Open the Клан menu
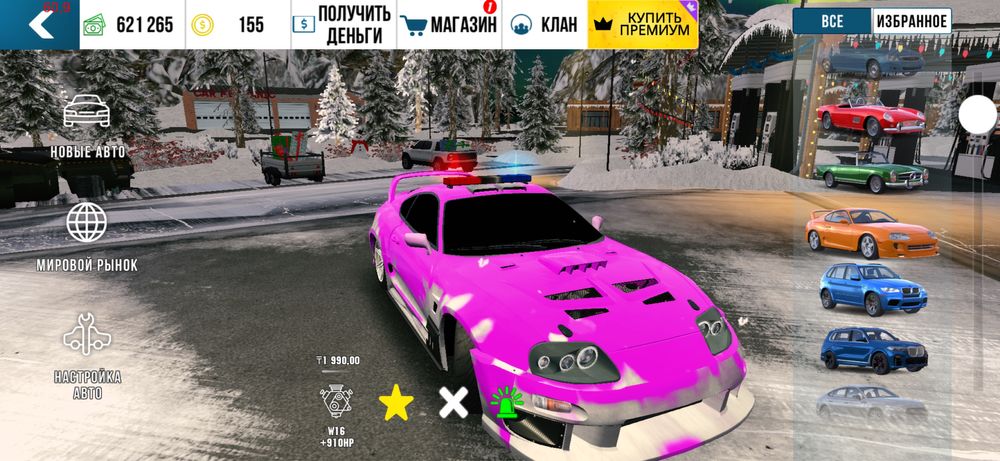The image size is (1000, 461). click(544, 25)
